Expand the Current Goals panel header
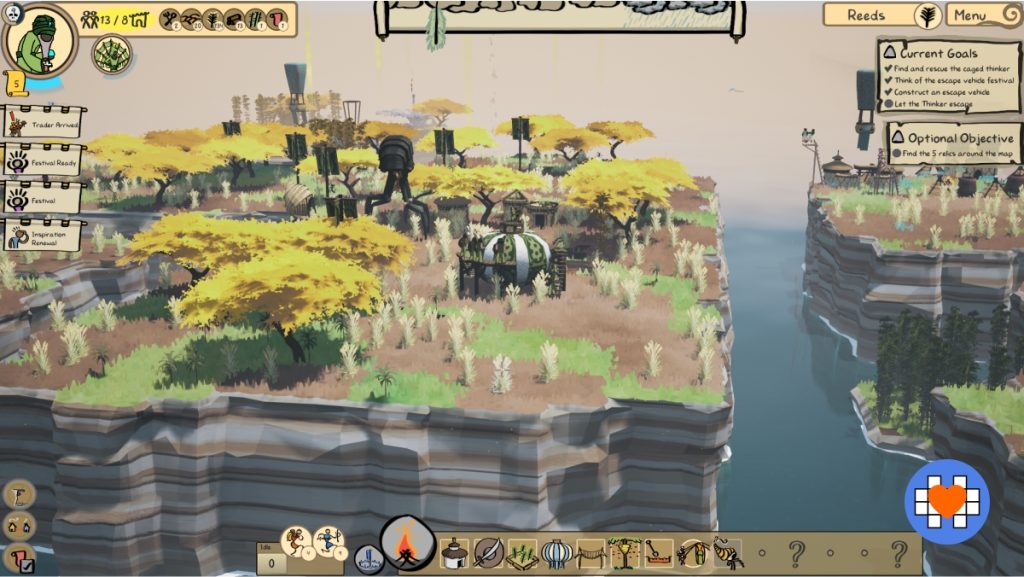This screenshot has height=577, width=1024. (x=938, y=52)
